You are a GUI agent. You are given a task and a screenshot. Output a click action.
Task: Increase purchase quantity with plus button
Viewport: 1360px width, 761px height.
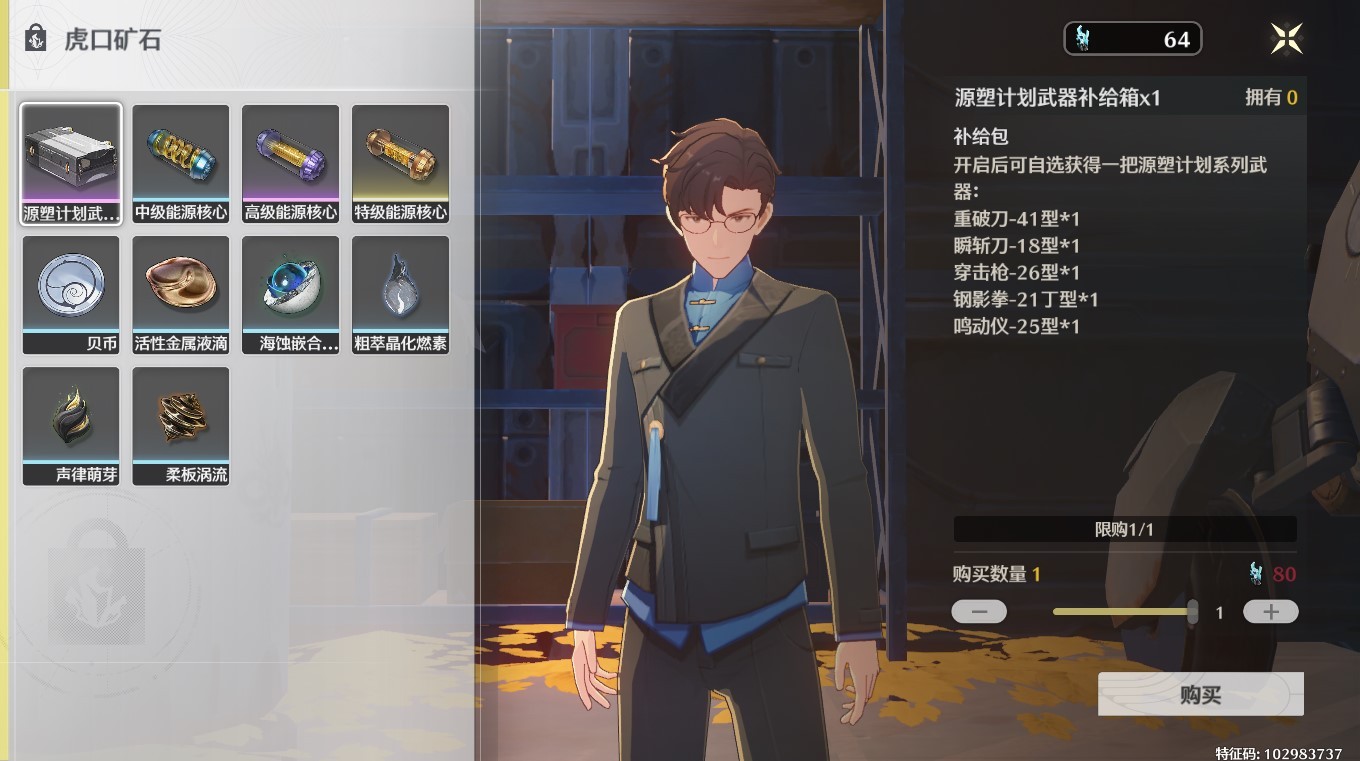tap(1270, 611)
